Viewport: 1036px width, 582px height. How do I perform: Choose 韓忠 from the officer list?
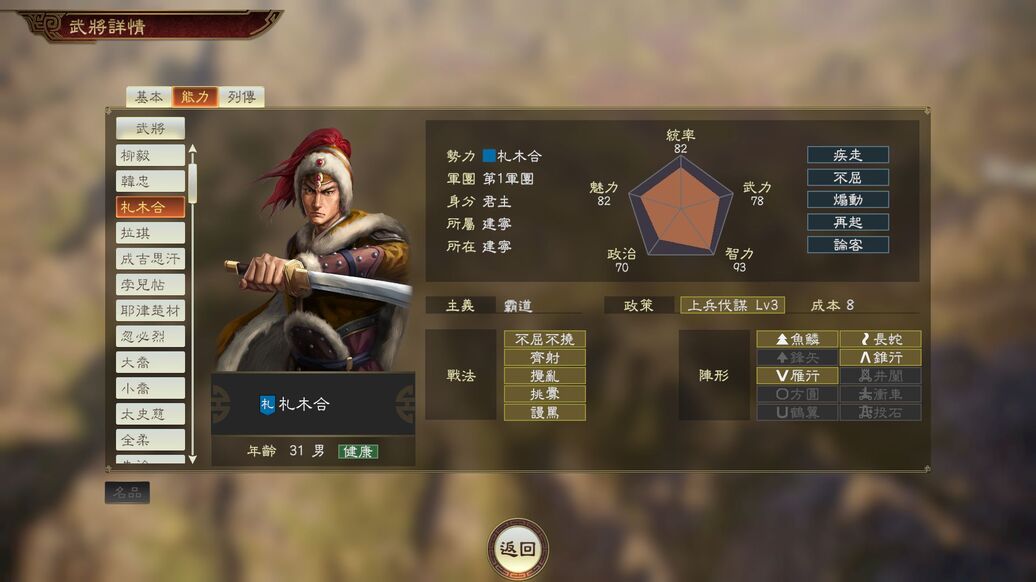(150, 181)
